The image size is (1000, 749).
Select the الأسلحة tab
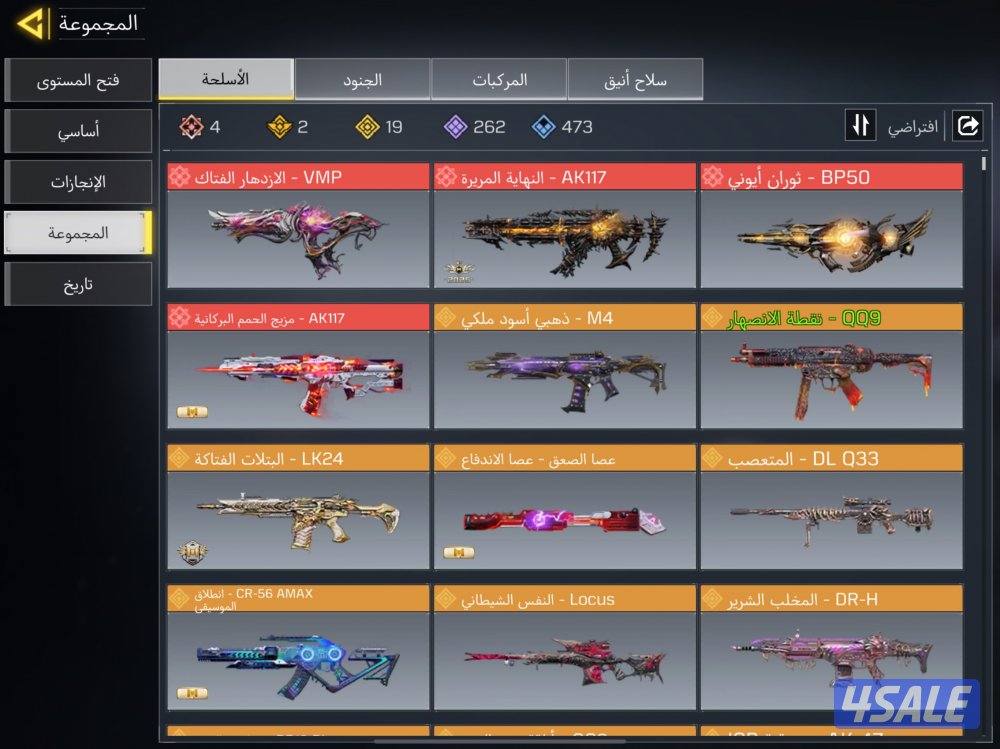click(x=226, y=79)
